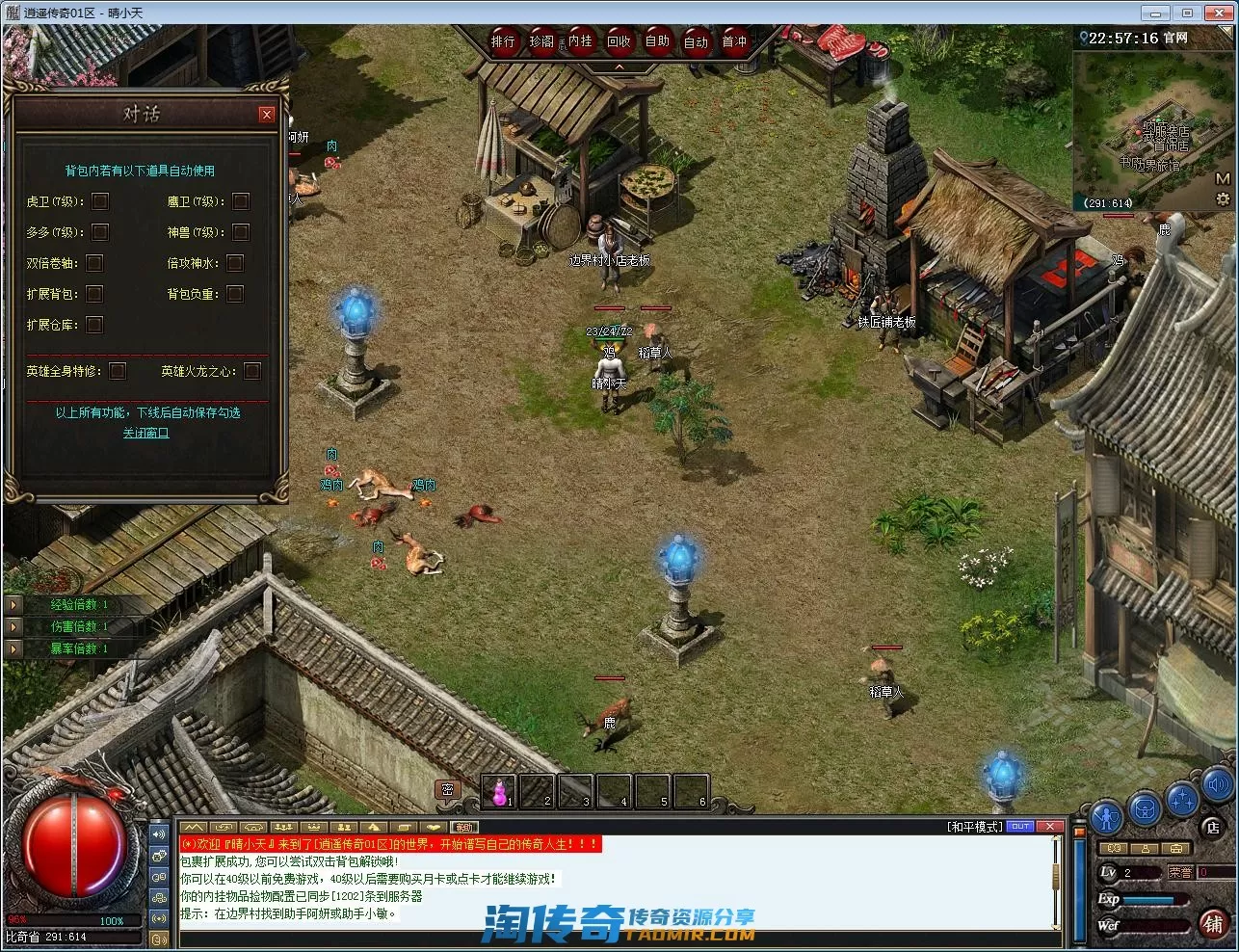1239x952 pixels.
Task: Open the 首冲 first-recharge button
Action: [734, 41]
